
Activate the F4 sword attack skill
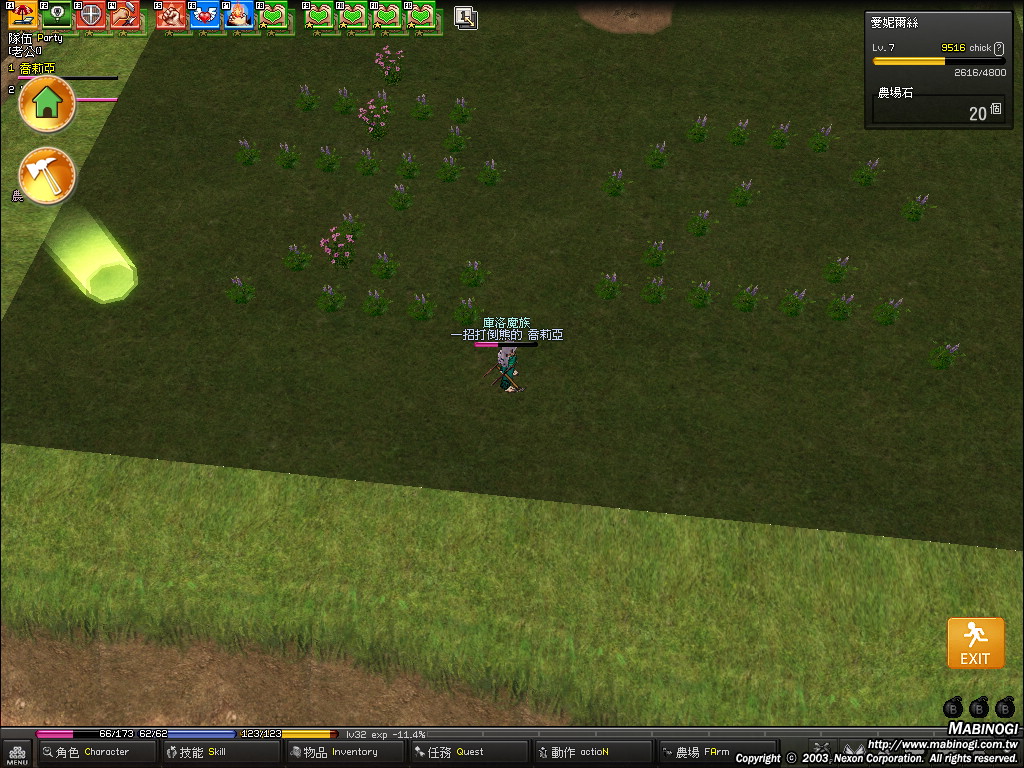click(x=124, y=15)
